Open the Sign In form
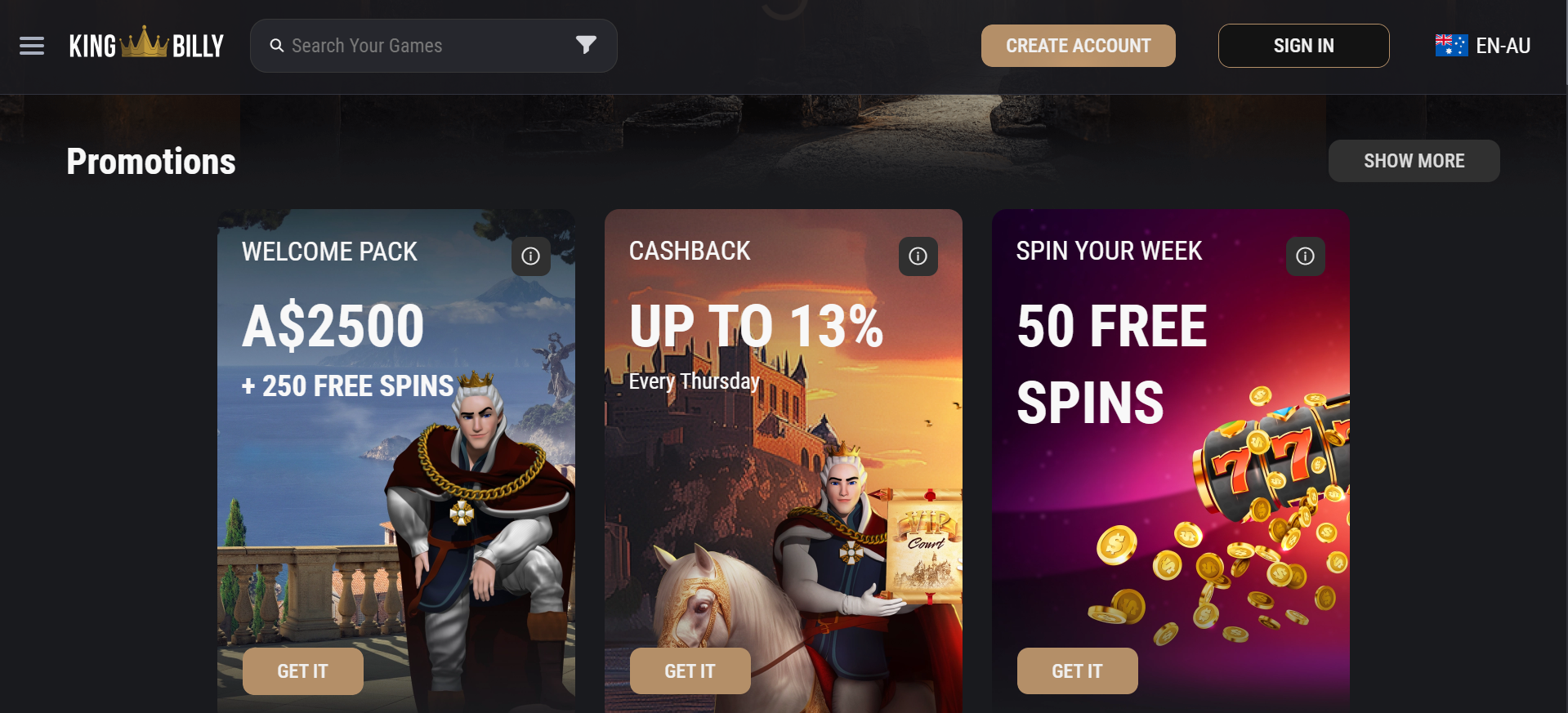 tap(1303, 46)
